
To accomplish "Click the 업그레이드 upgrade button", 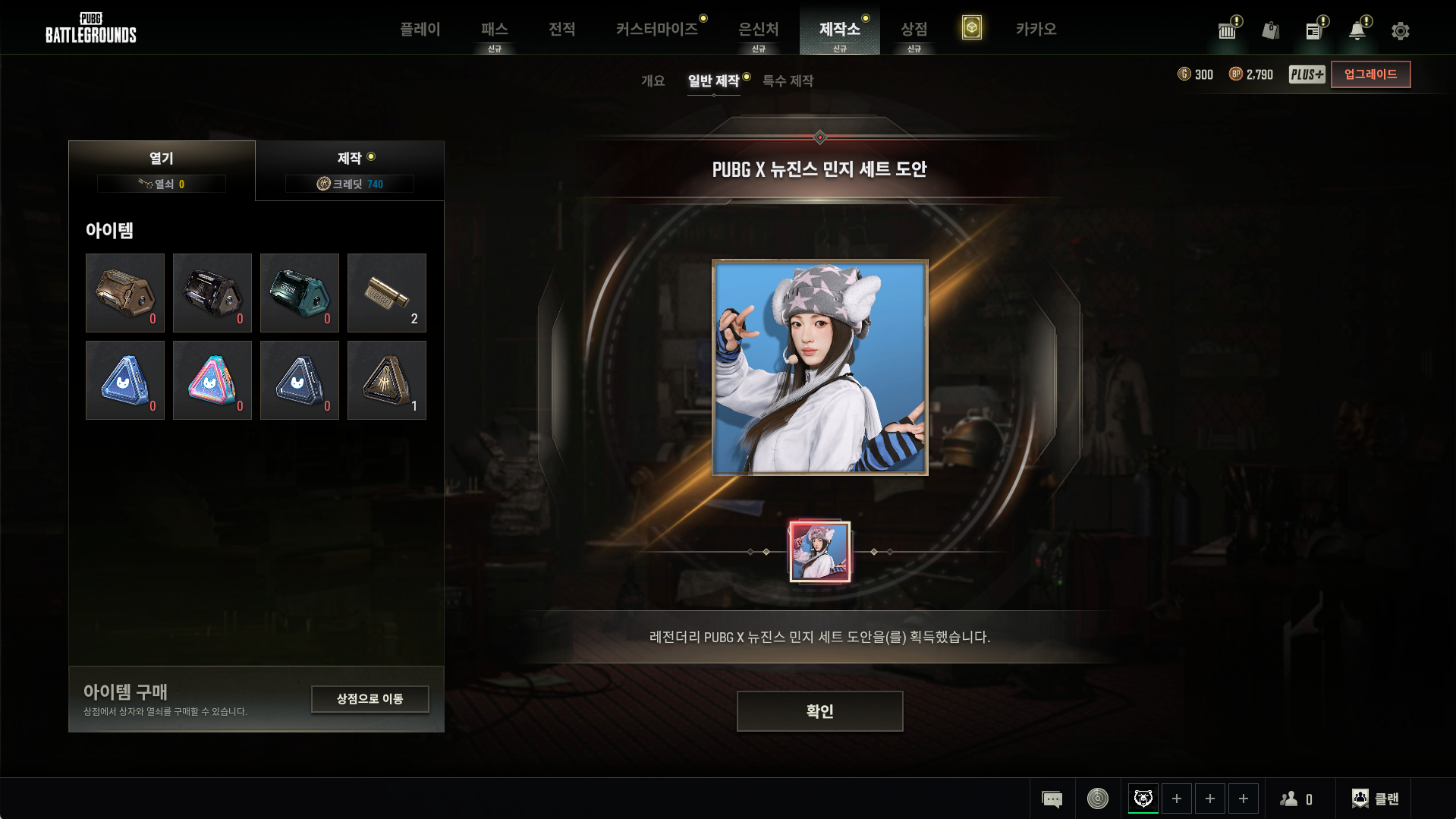I will [x=1370, y=74].
